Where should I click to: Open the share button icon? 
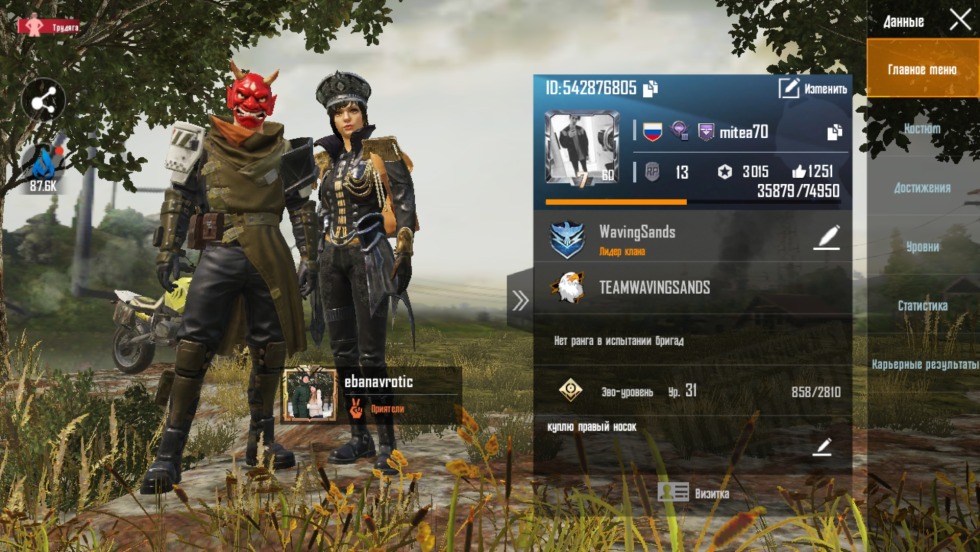(43, 99)
